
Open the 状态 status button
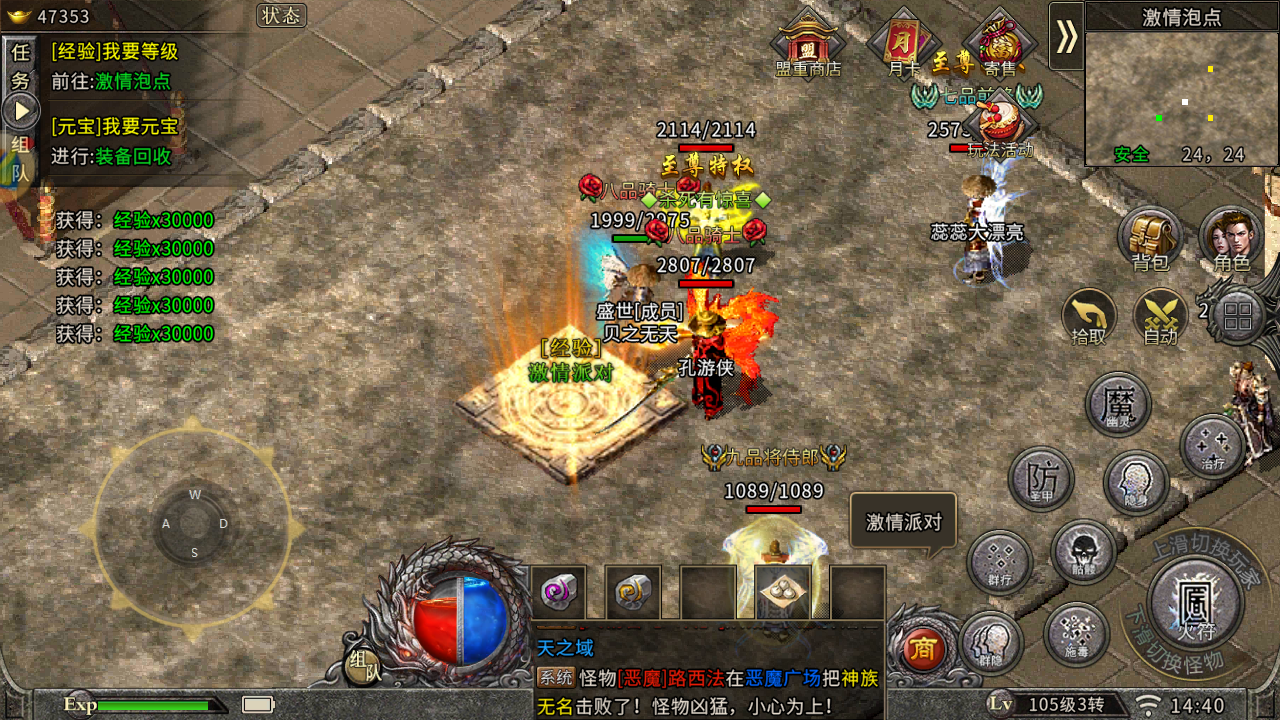(281, 16)
